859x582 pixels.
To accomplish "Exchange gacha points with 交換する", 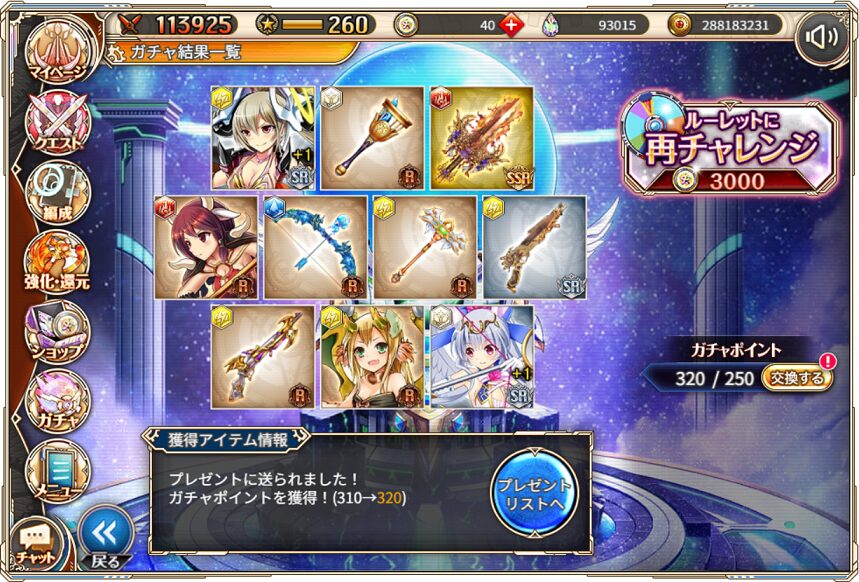I will coord(797,378).
